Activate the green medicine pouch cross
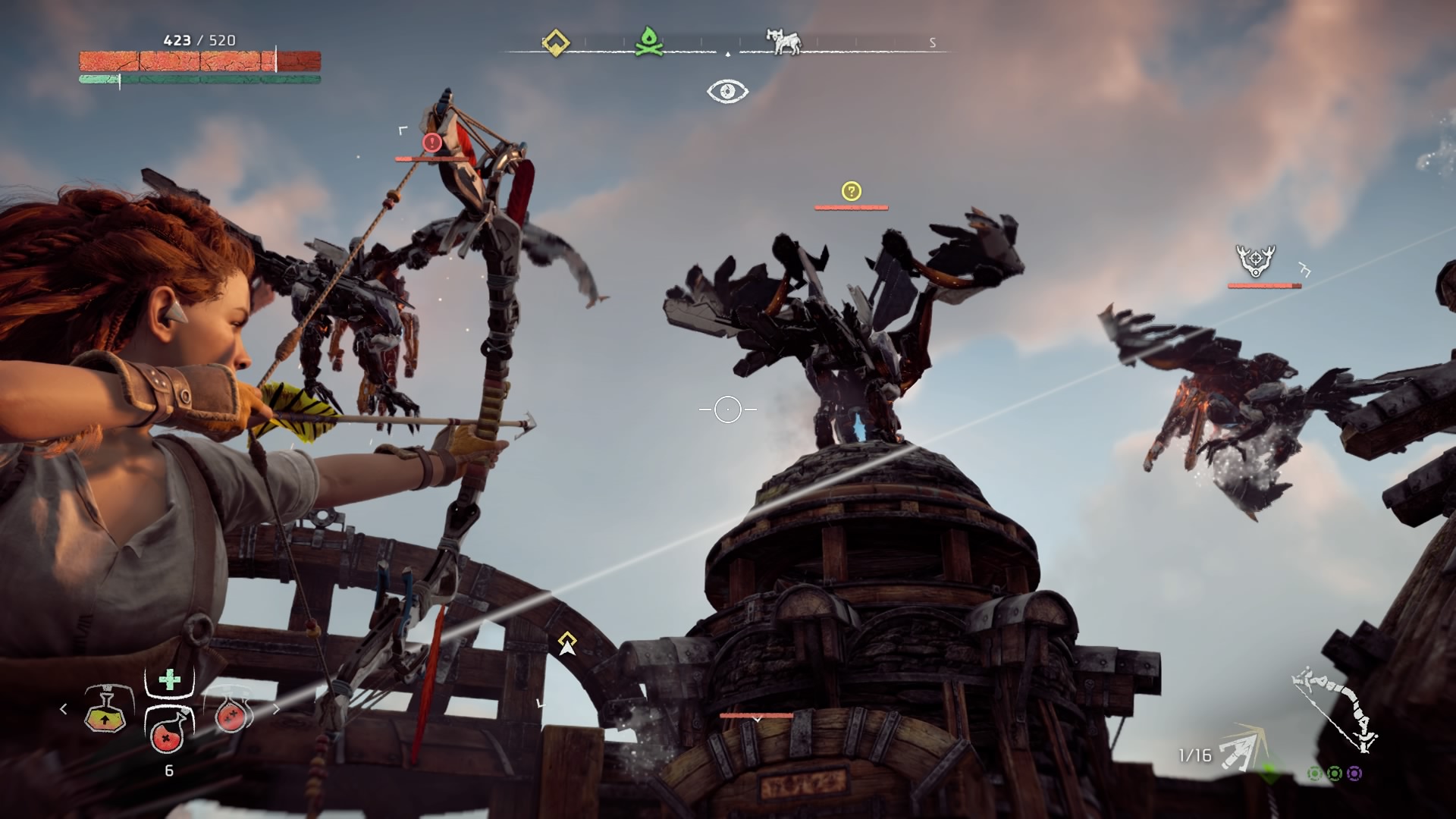Viewport: 1456px width, 819px height. 169,679
